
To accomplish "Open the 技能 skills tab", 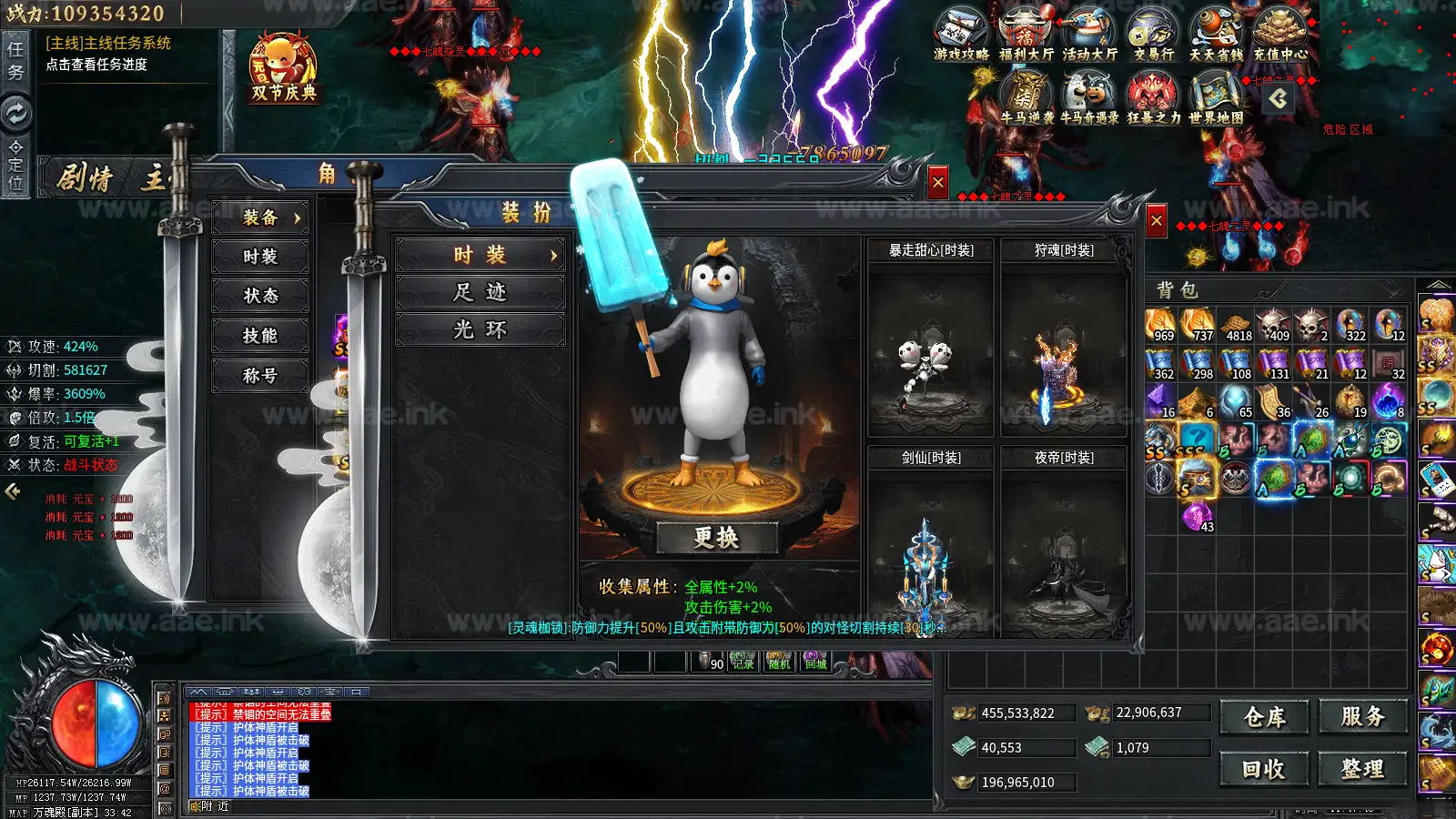I will (x=260, y=336).
